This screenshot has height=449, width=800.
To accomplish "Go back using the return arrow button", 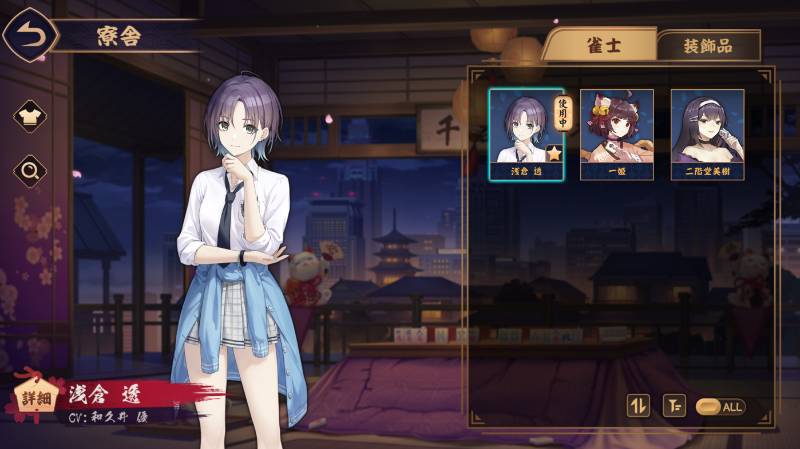I will tap(28, 36).
